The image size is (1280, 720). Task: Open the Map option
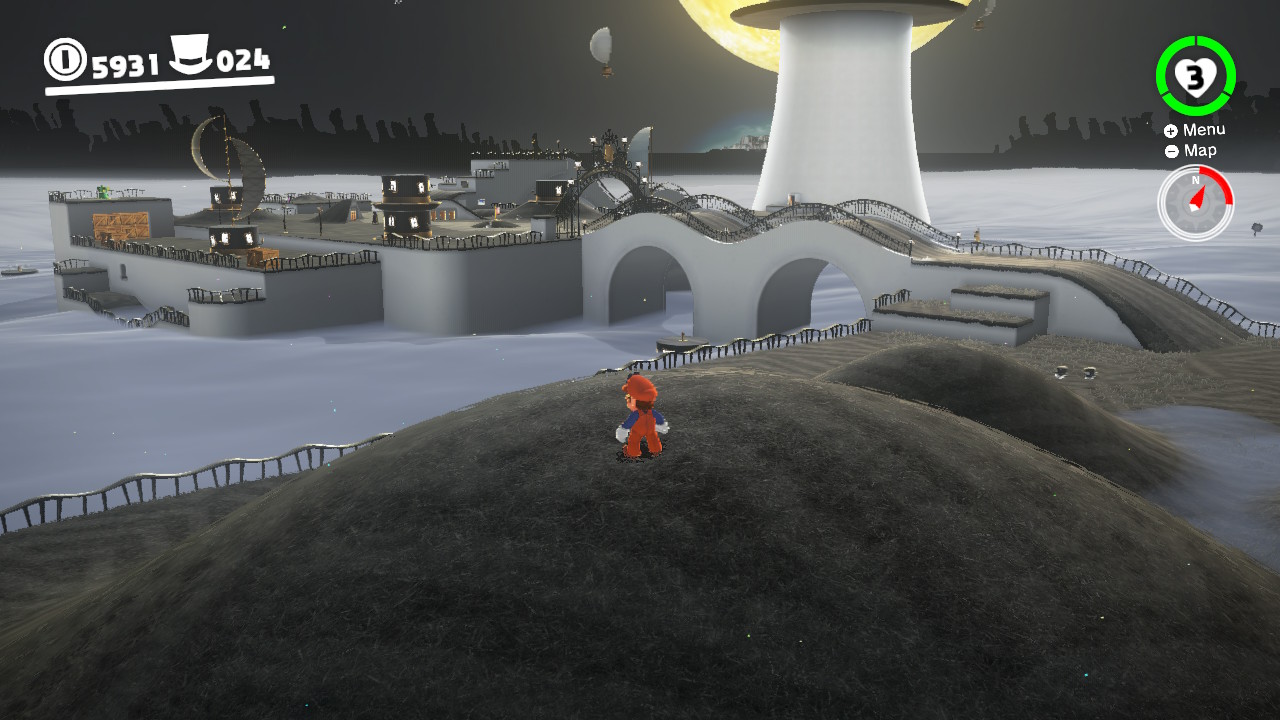pyautogui.click(x=1191, y=151)
